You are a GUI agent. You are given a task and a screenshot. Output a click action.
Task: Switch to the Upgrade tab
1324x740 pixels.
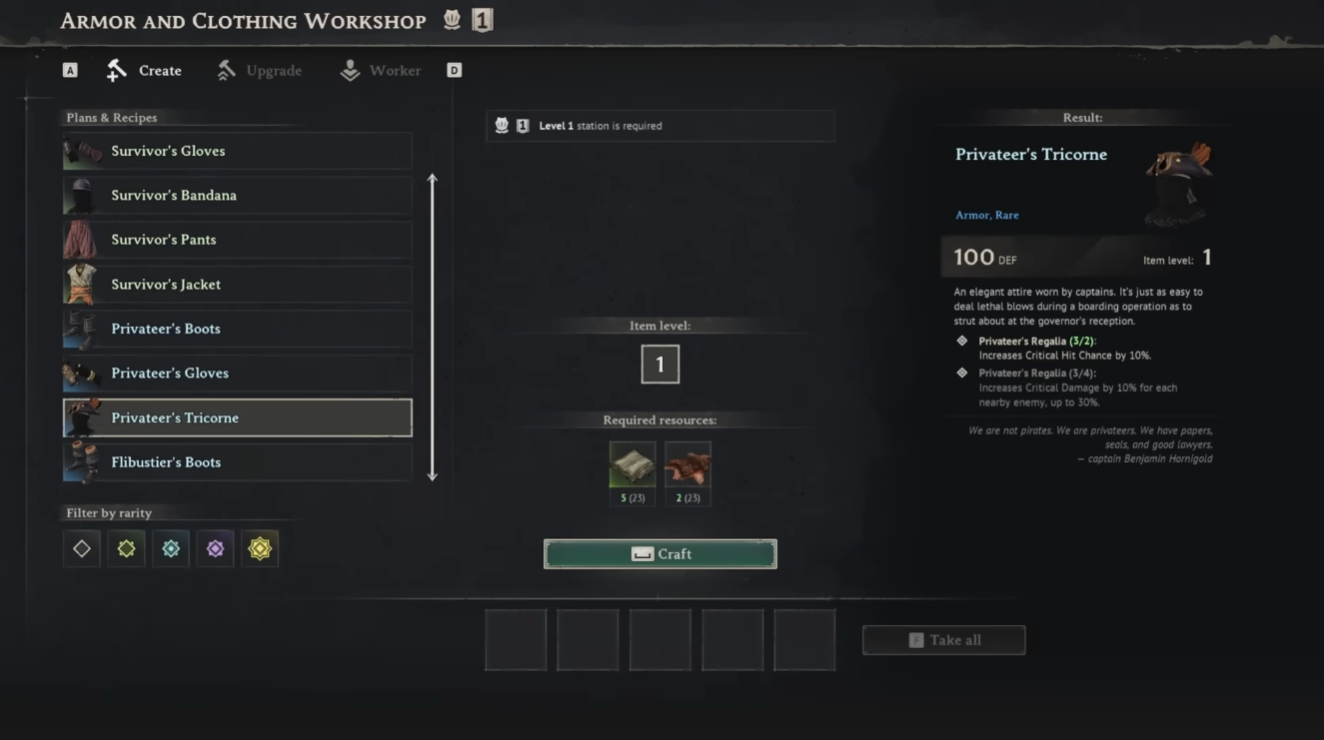coord(258,70)
